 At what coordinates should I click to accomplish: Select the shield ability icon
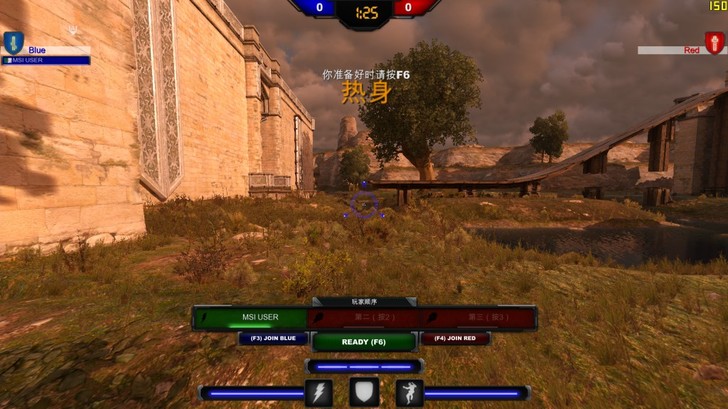364,393
